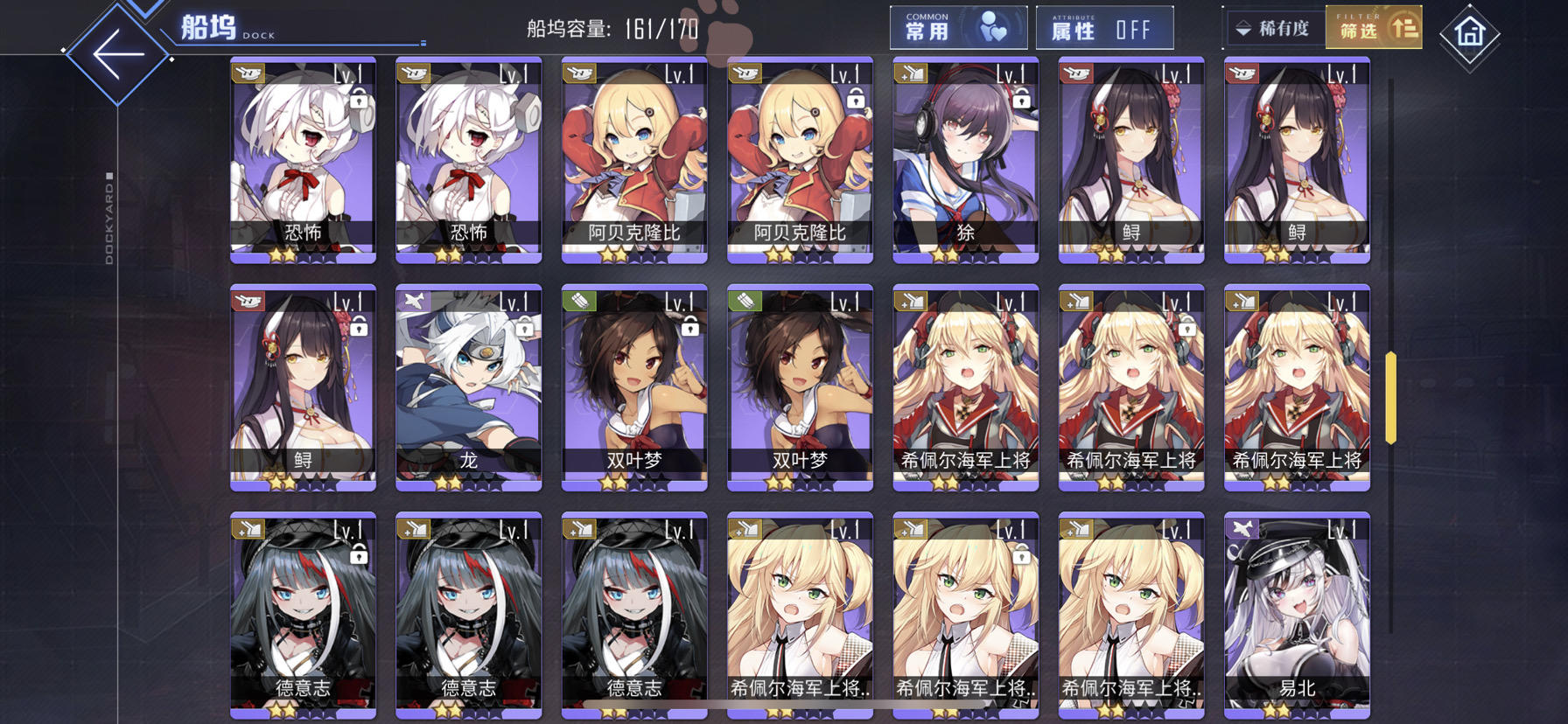Switch to the 常用 COMMON tab

[x=958, y=26]
